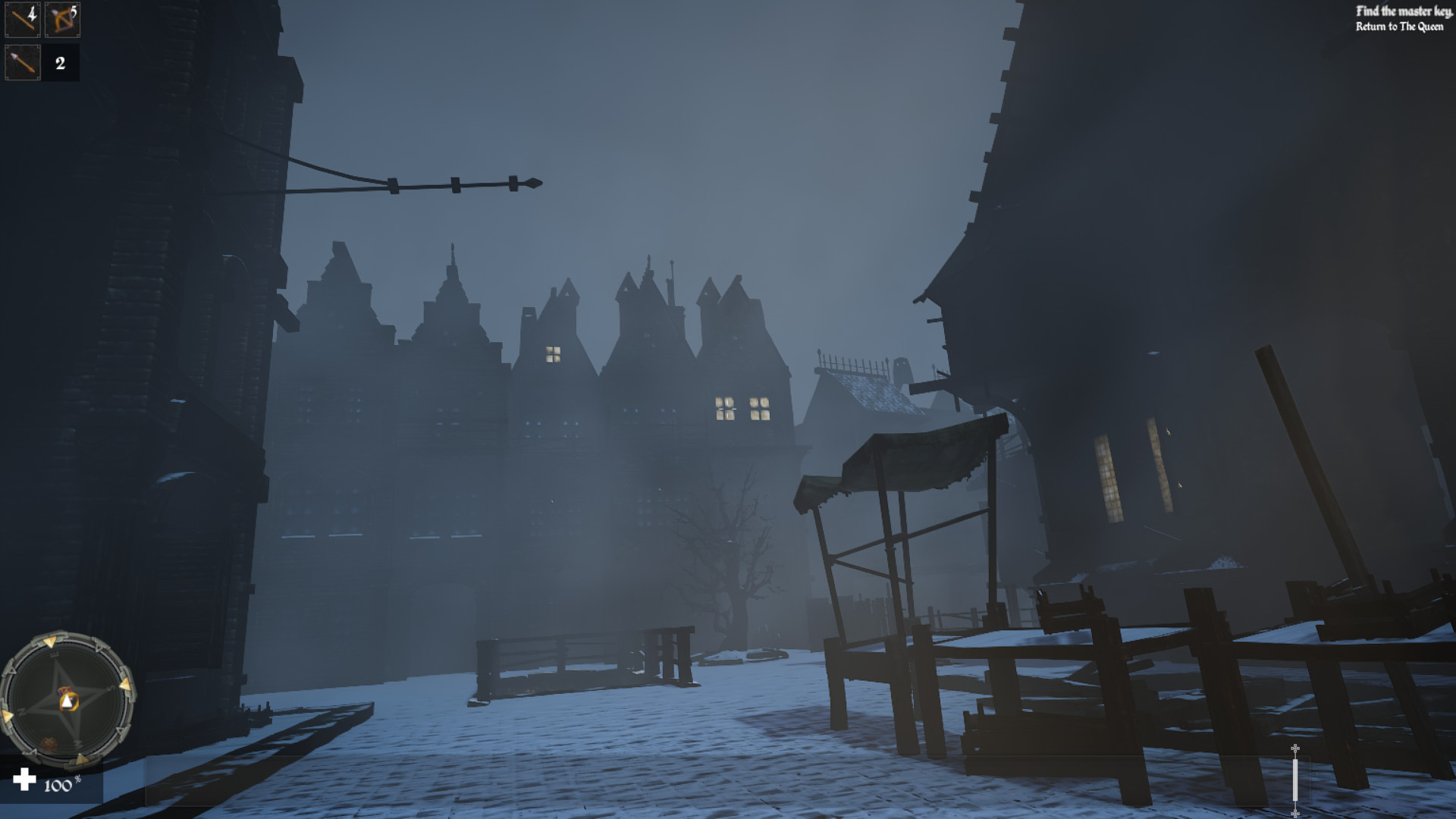Equip the bow from the inventory slot
This screenshot has width=1456, height=819.
click(x=62, y=21)
